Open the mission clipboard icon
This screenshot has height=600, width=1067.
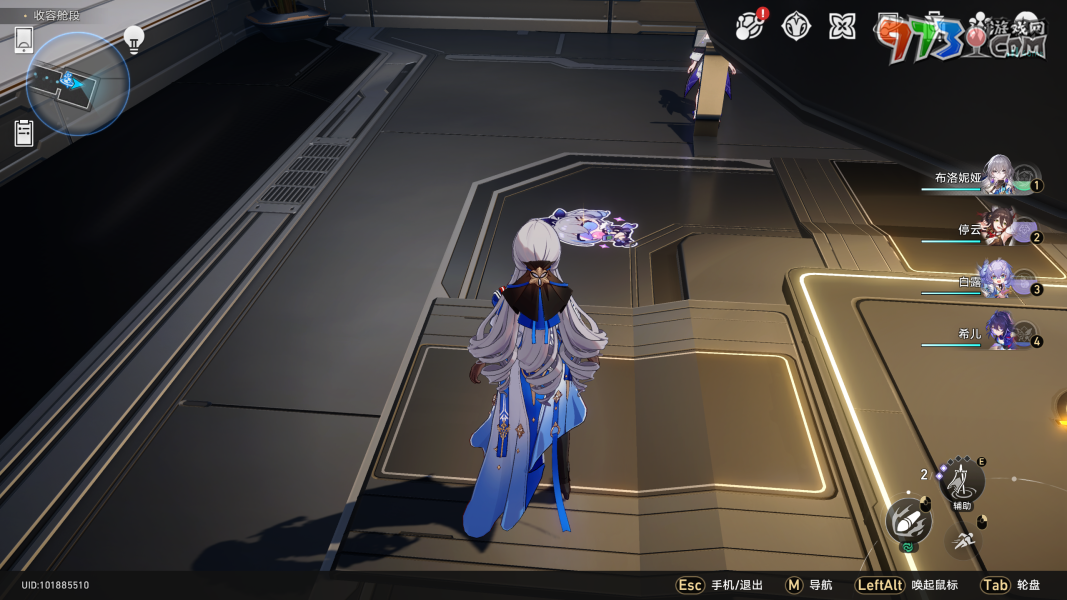(x=24, y=133)
